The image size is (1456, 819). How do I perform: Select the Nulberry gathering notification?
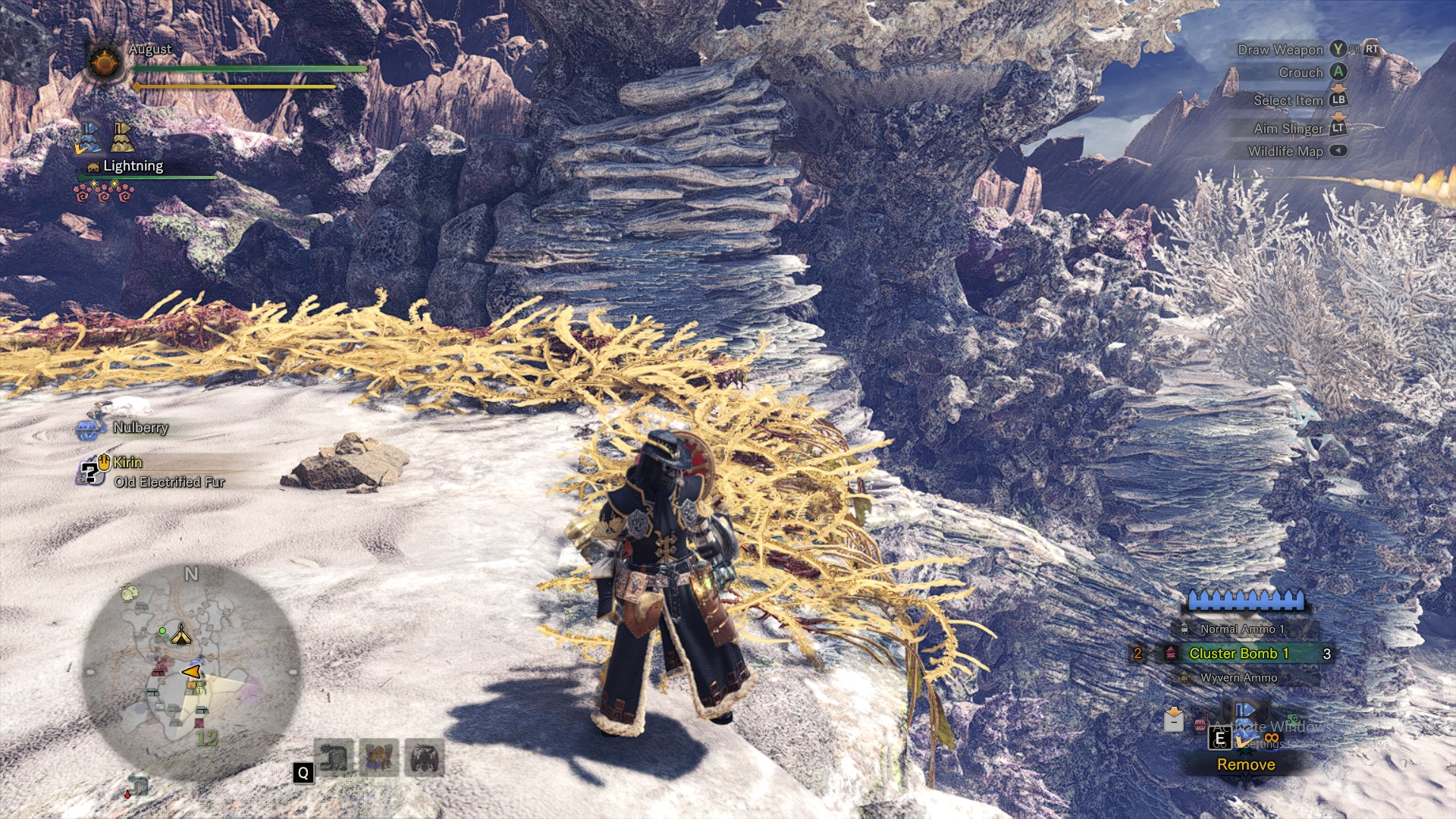140,428
